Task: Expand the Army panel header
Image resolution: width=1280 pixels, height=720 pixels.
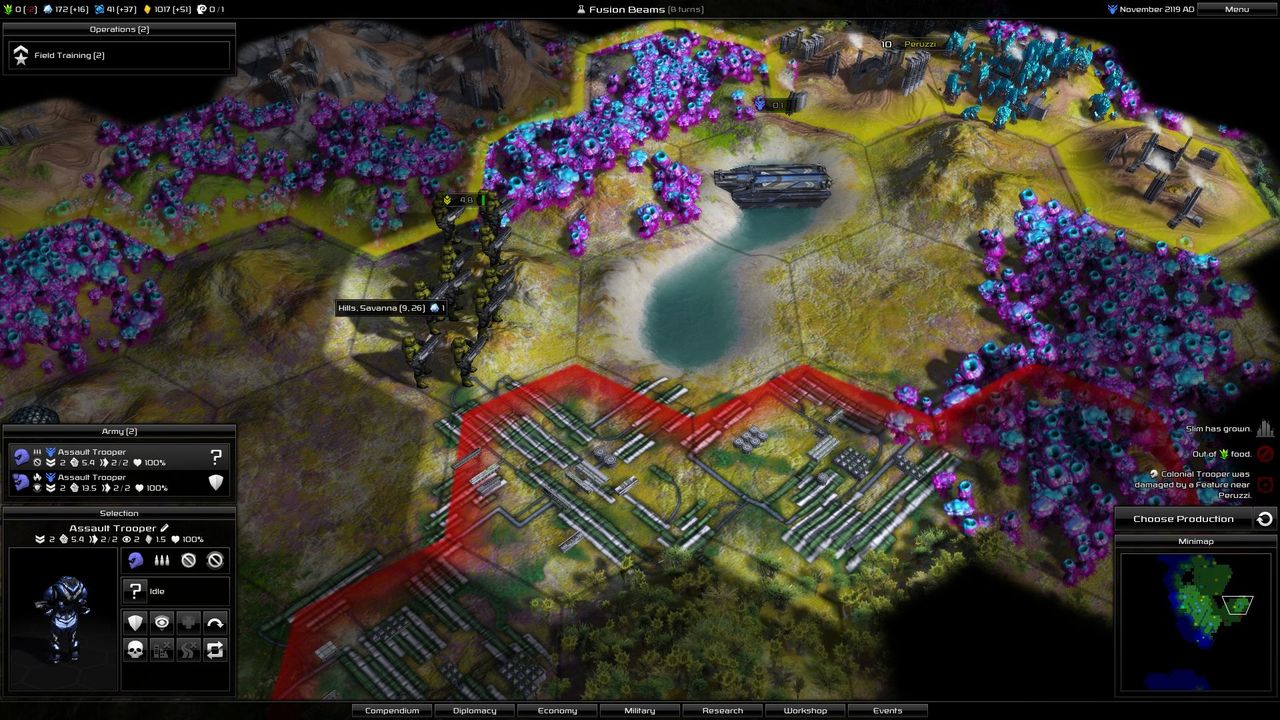Action: pyautogui.click(x=120, y=431)
